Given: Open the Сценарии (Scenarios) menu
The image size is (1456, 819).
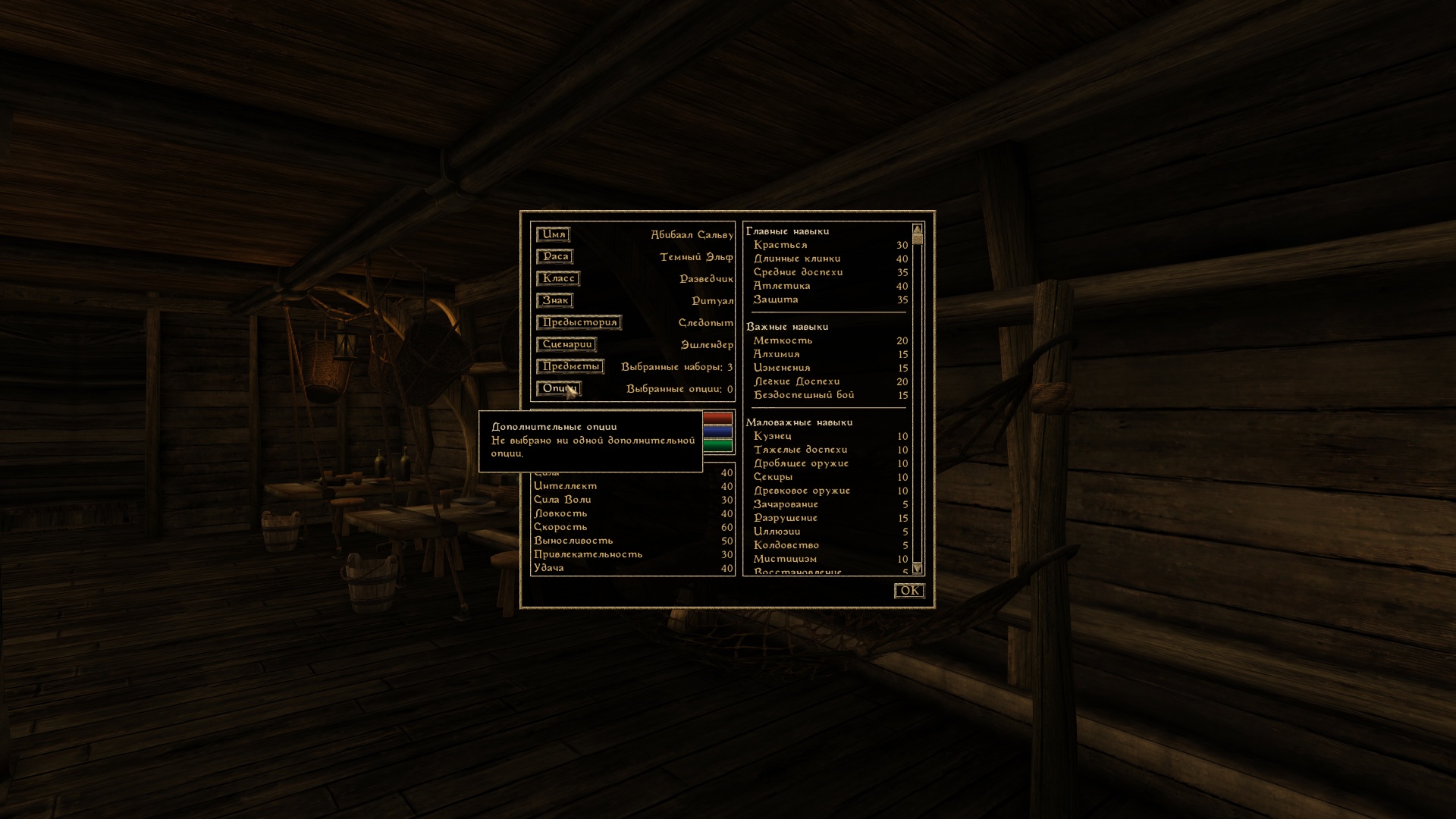Looking at the screenshot, I should pyautogui.click(x=566, y=345).
